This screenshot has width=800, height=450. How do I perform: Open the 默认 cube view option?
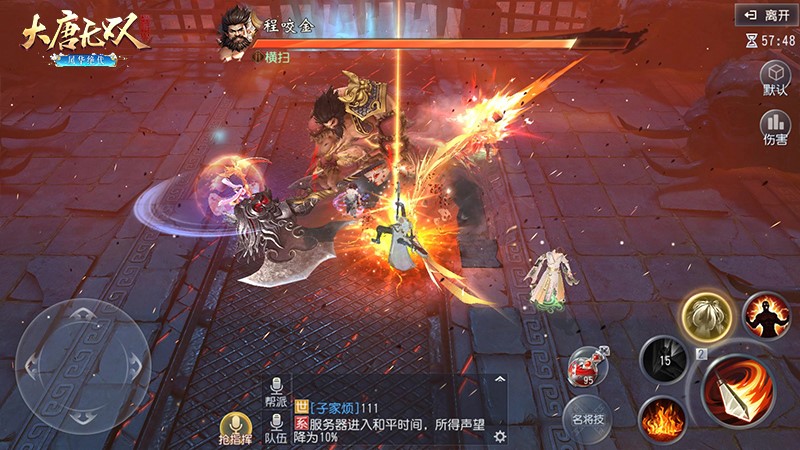click(775, 78)
